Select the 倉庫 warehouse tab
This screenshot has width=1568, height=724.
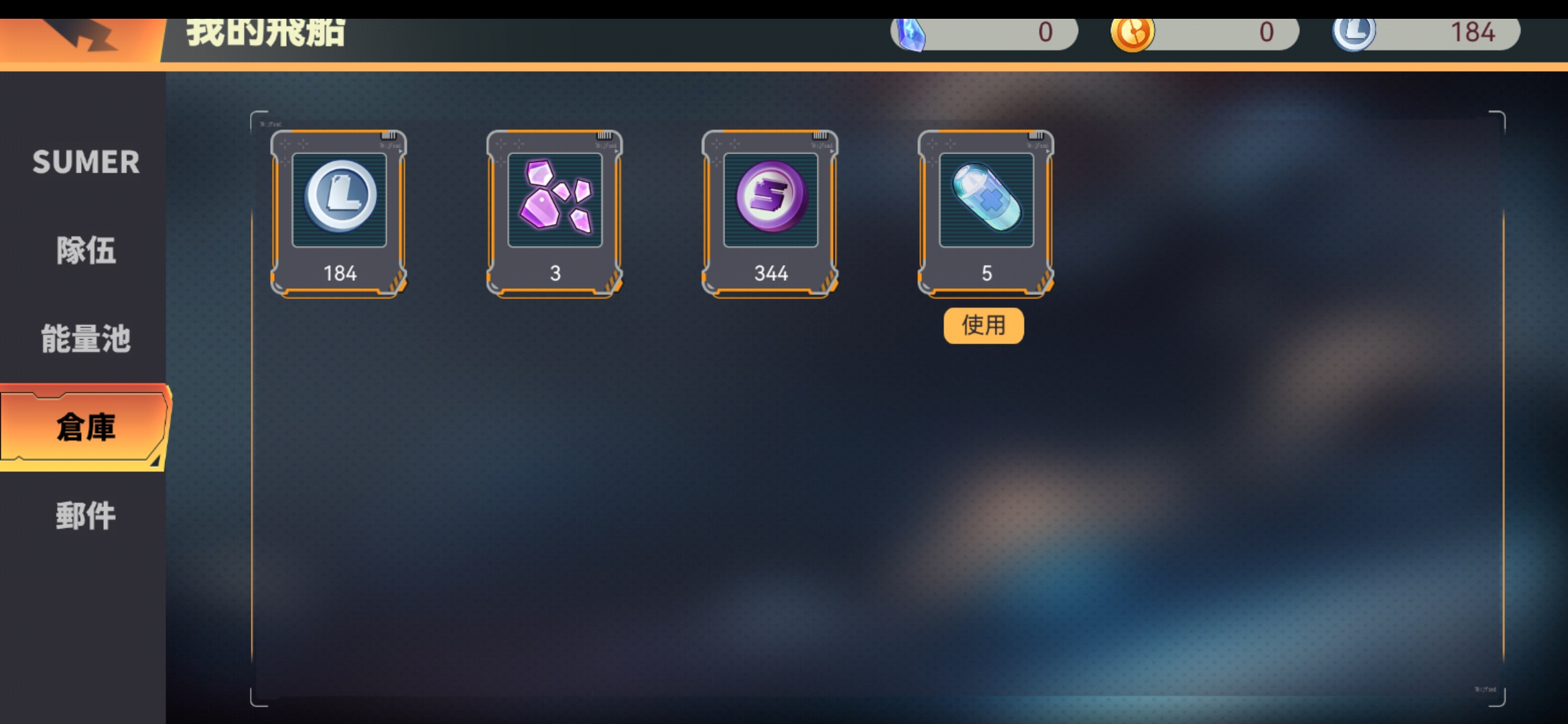point(84,427)
